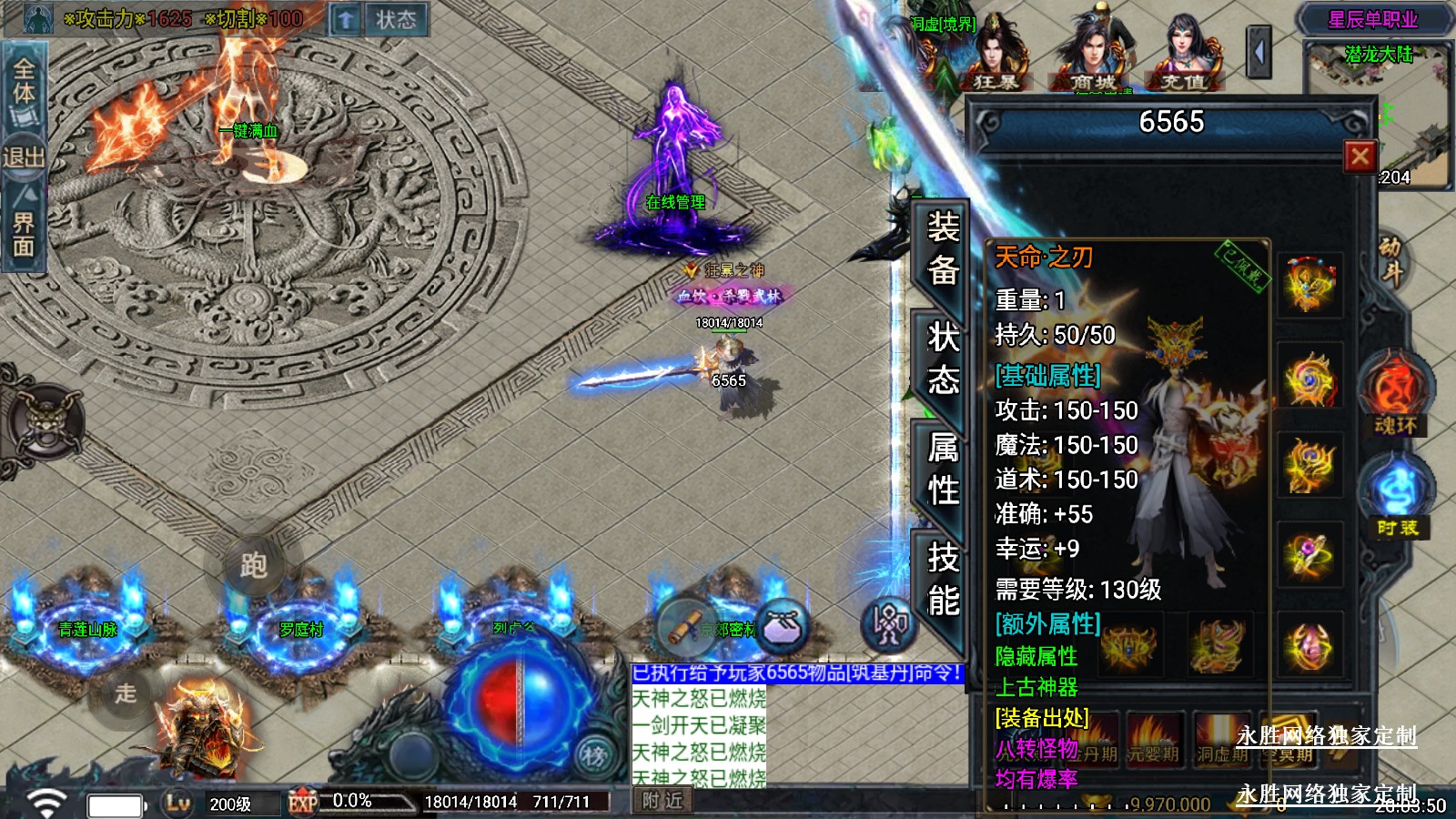Open the 充值 recharge menu
Viewport: 1456px width, 819px height.
click(1183, 56)
